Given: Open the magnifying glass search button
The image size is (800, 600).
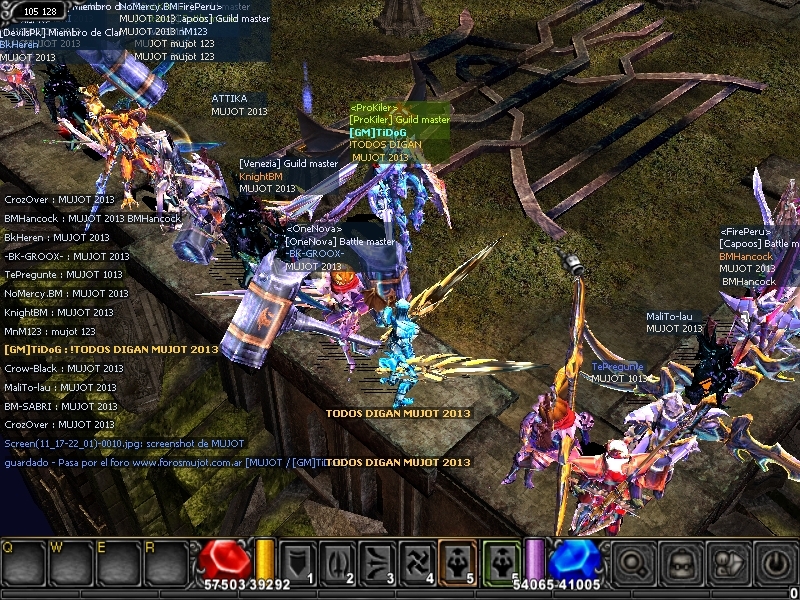Looking at the screenshot, I should [x=633, y=565].
